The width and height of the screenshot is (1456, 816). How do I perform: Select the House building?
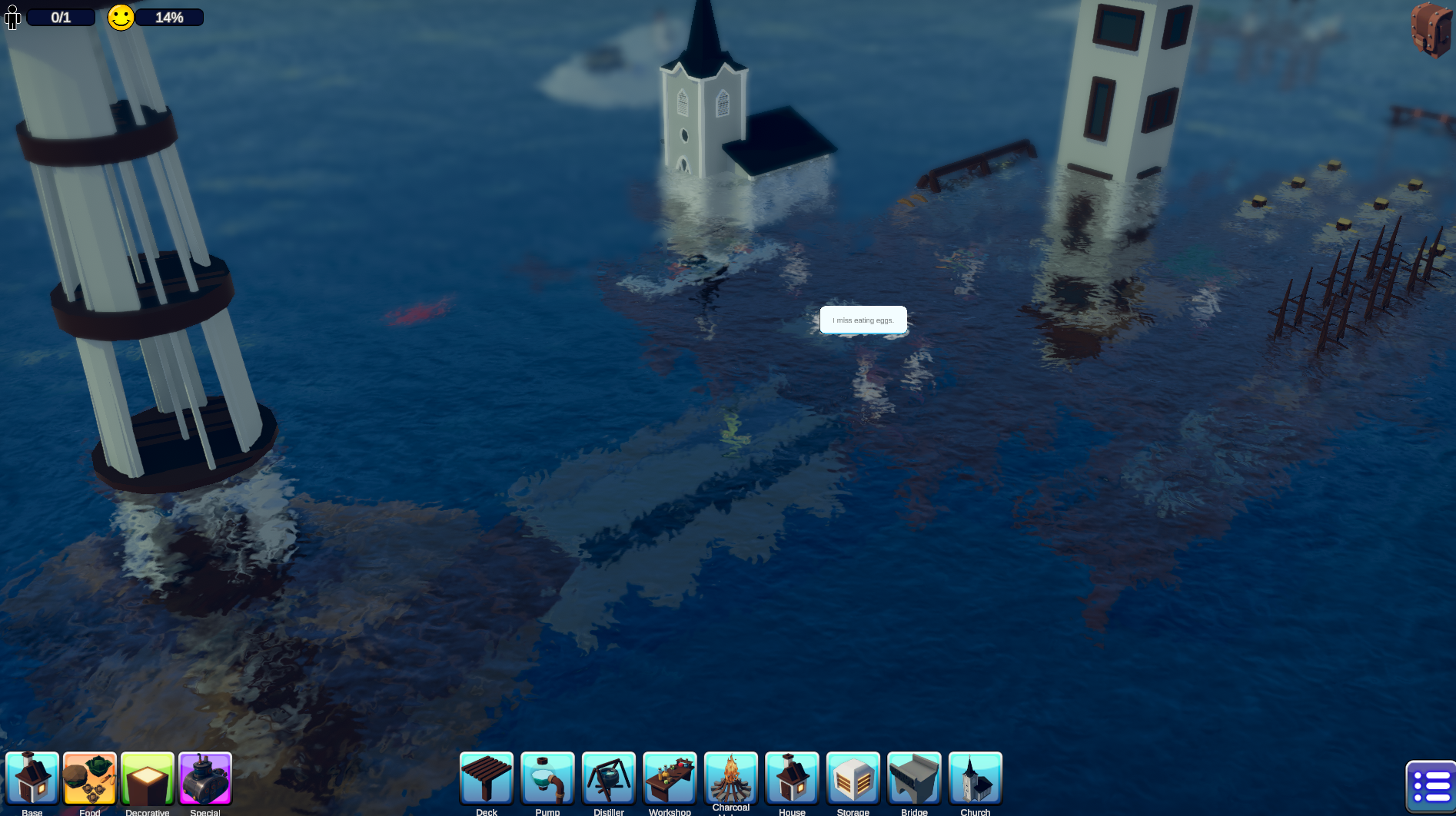point(792,778)
